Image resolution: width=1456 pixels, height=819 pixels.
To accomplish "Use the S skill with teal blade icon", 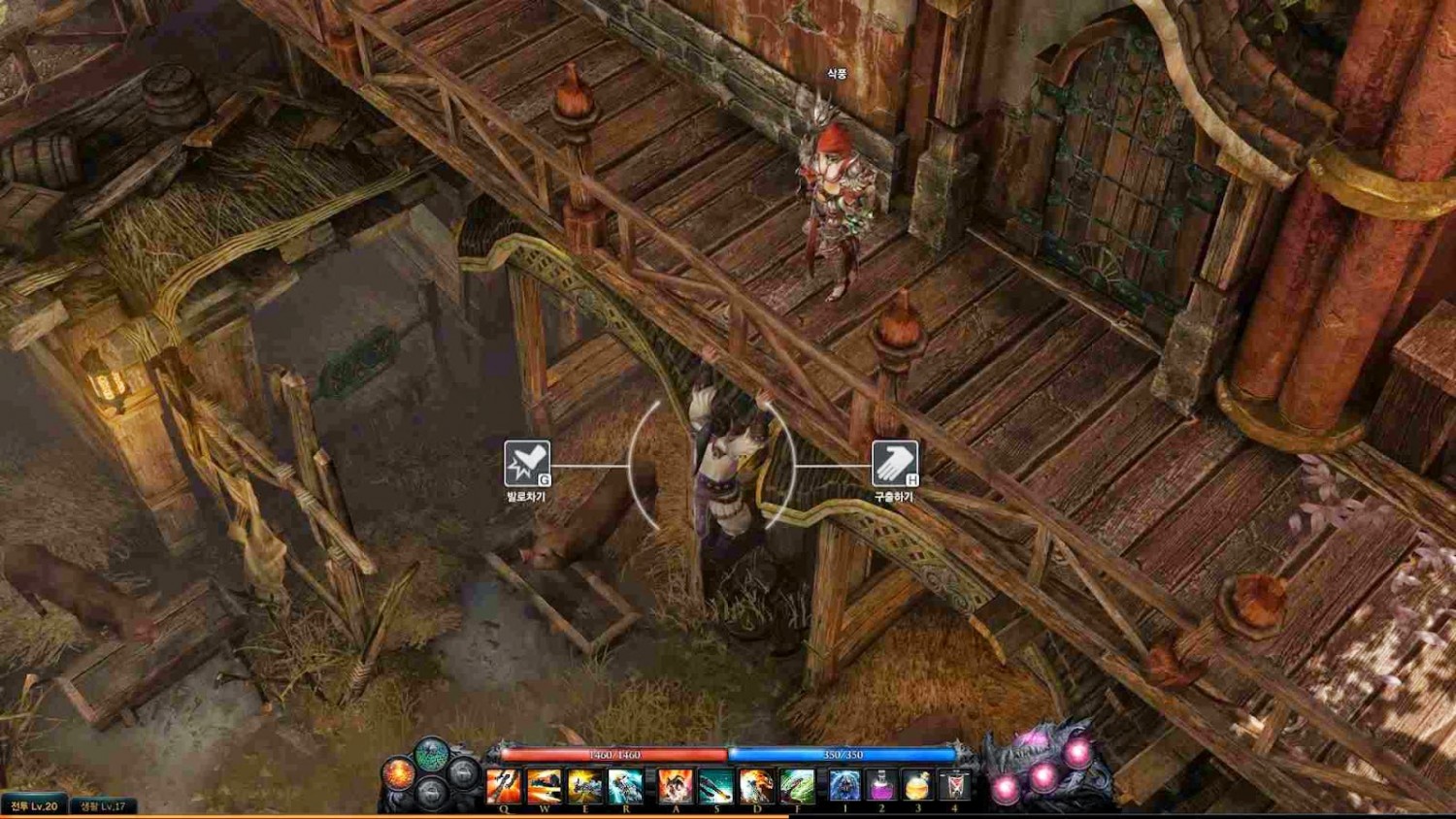I will [715, 785].
